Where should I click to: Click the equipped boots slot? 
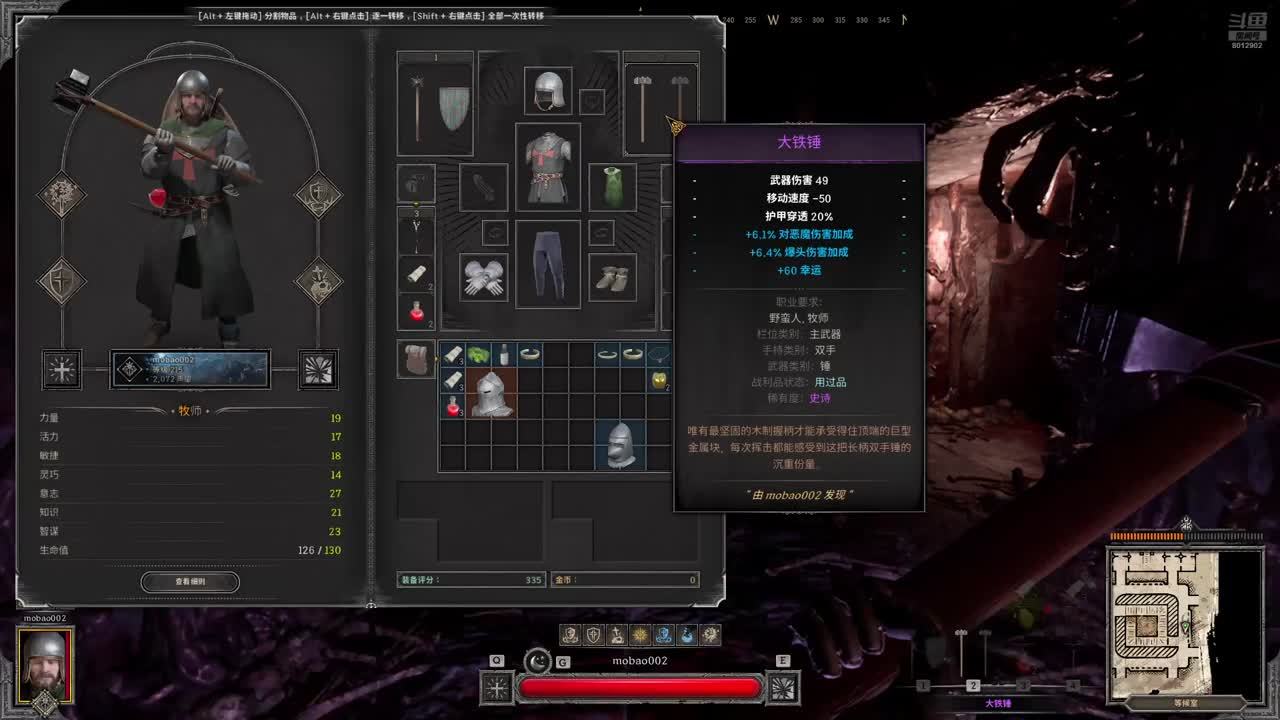612,277
